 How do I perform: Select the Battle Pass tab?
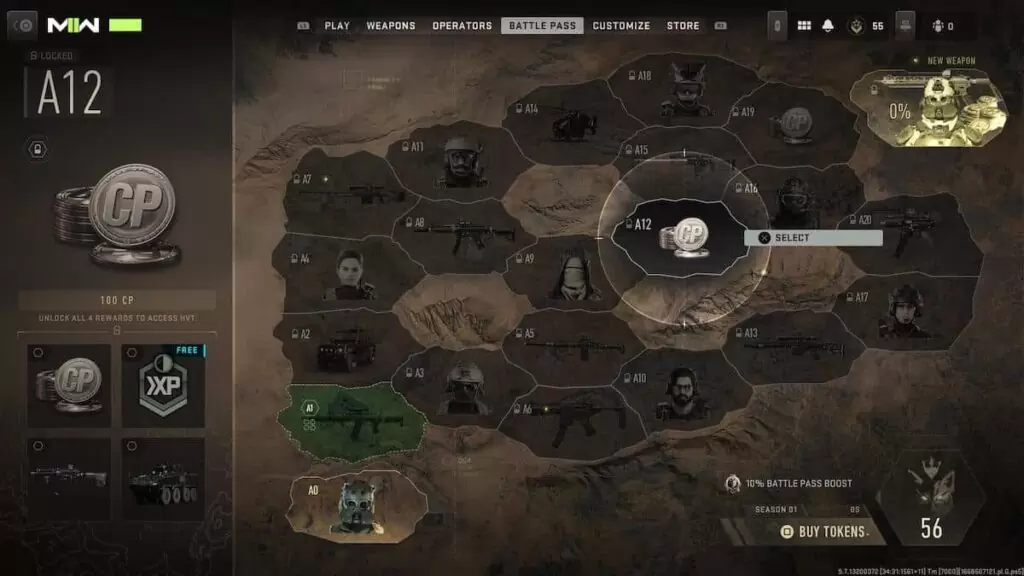pos(541,26)
